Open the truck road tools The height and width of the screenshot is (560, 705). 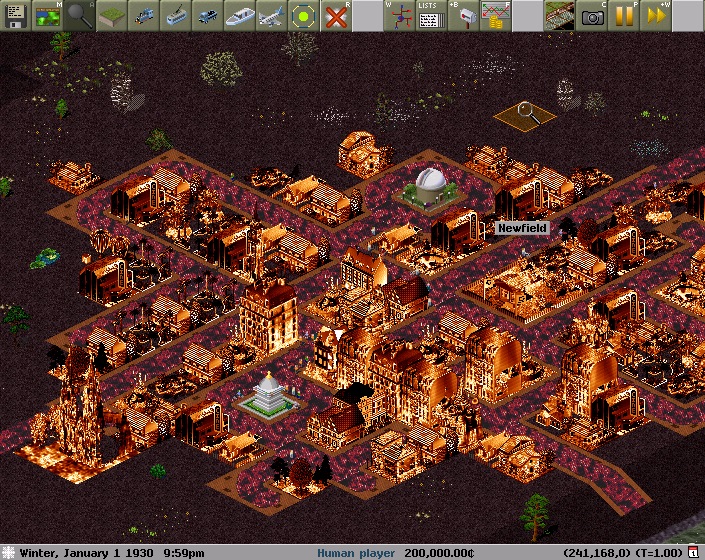[x=208, y=15]
